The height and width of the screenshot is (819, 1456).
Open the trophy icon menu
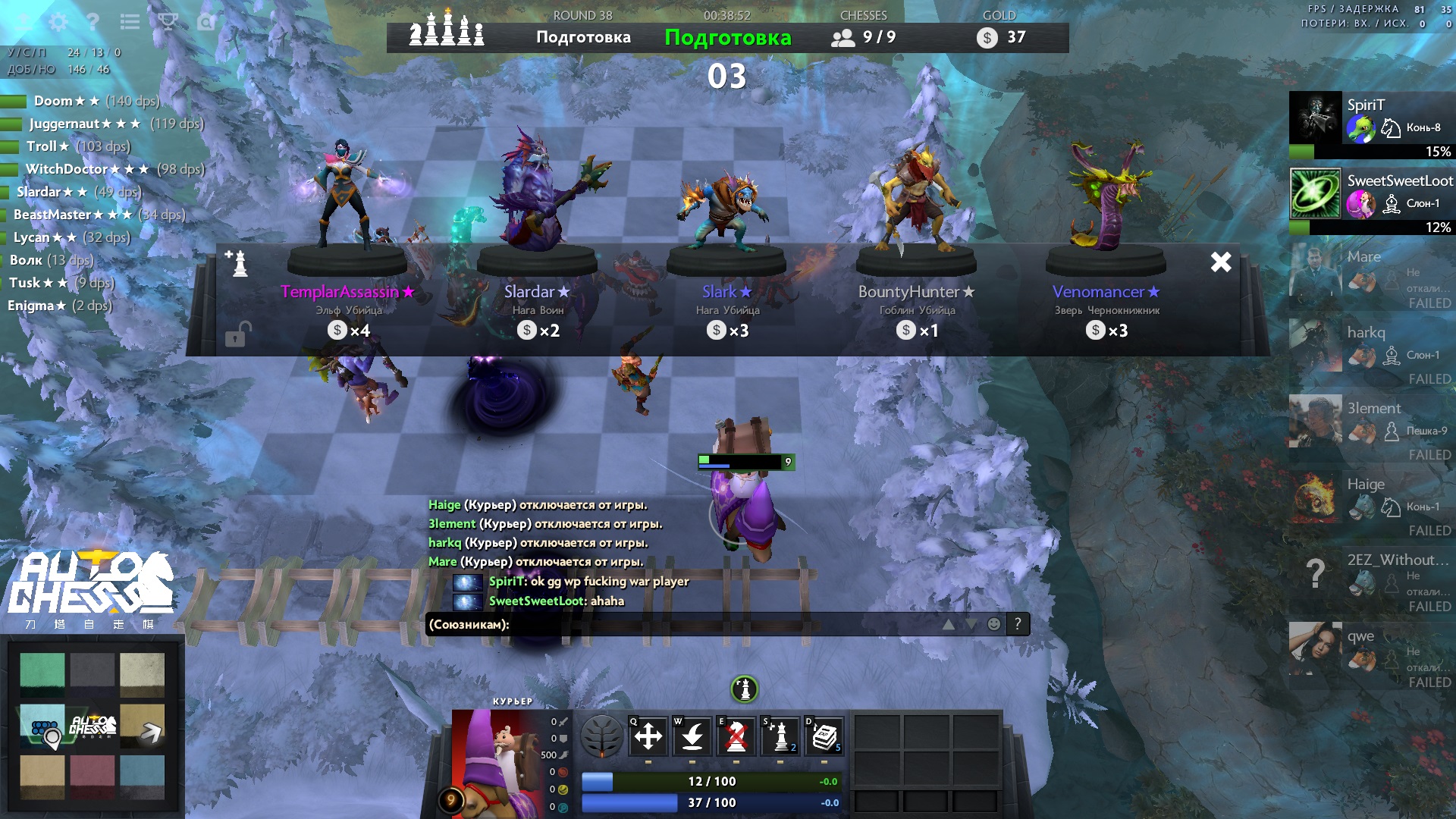click(x=168, y=22)
